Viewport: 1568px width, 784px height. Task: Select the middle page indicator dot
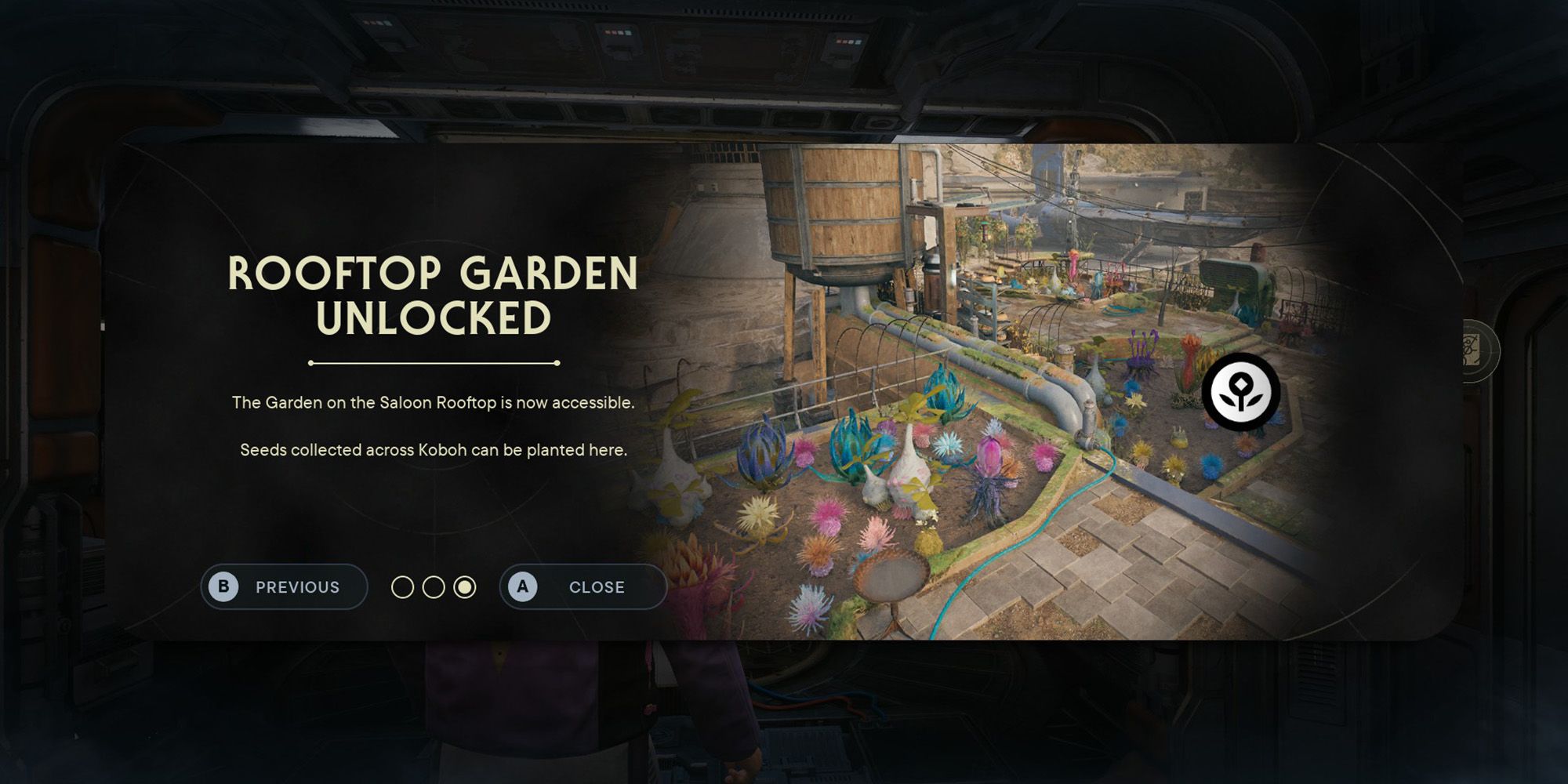click(435, 586)
